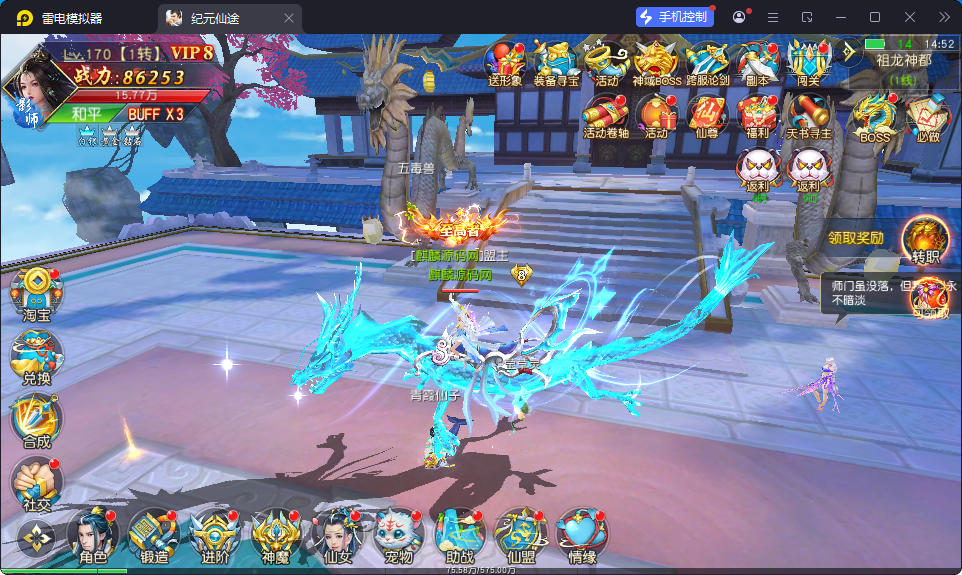Image resolution: width=962 pixels, height=575 pixels.
Task: Open the 兑换 exchange icon
Action: coord(38,357)
